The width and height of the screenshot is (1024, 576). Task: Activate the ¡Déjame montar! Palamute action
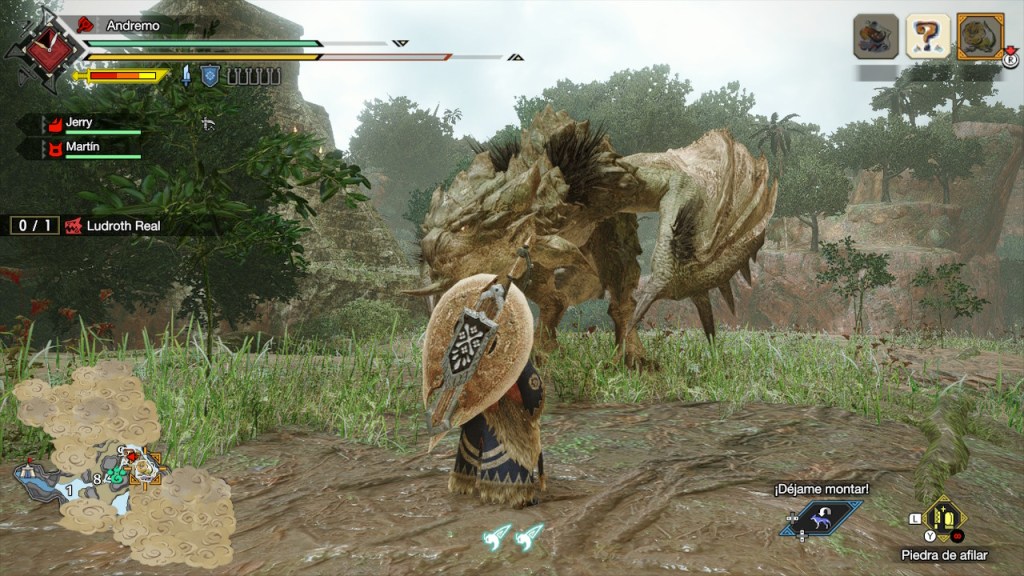click(x=822, y=518)
